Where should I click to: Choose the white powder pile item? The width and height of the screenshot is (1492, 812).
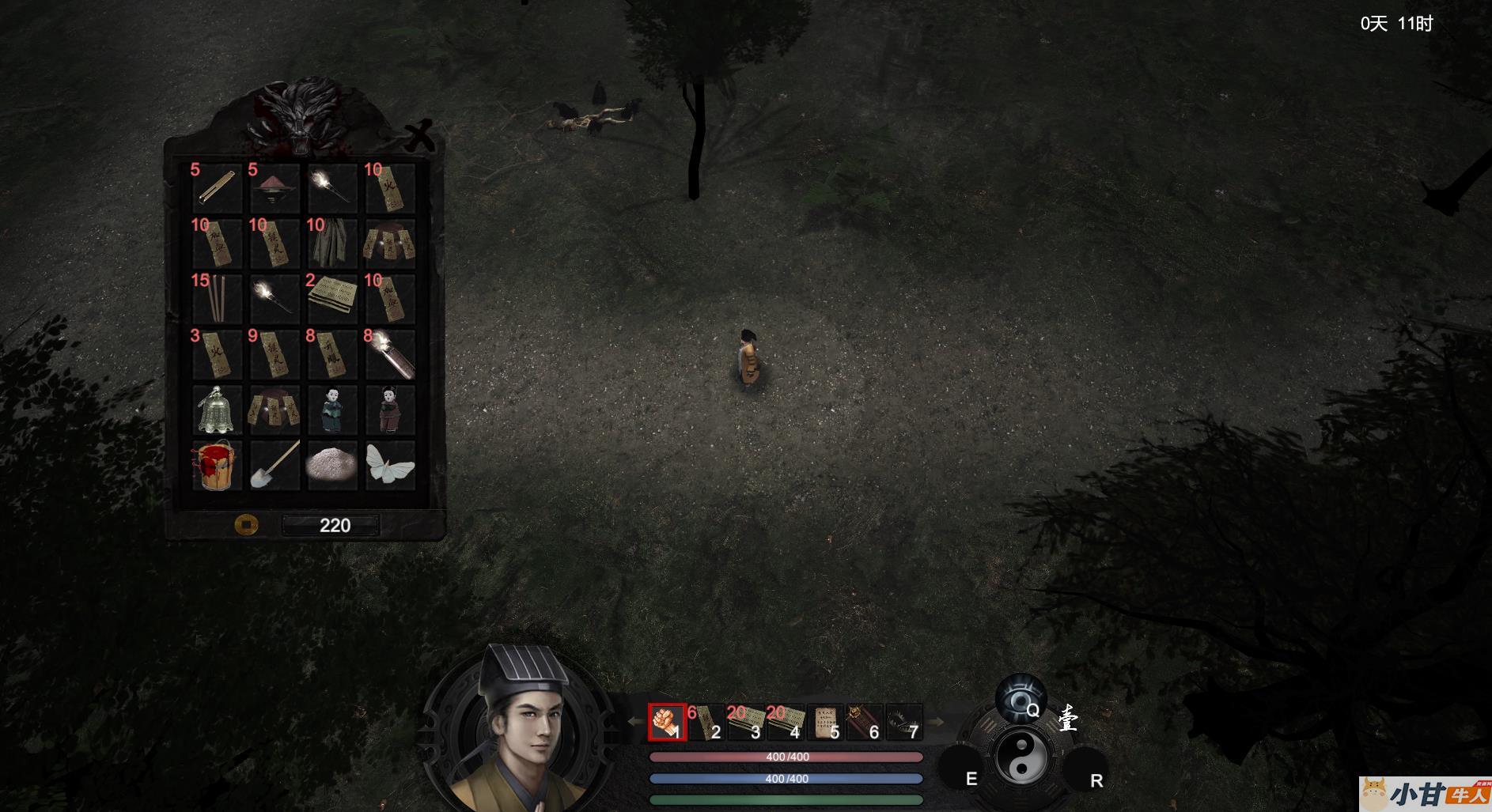tap(331, 465)
